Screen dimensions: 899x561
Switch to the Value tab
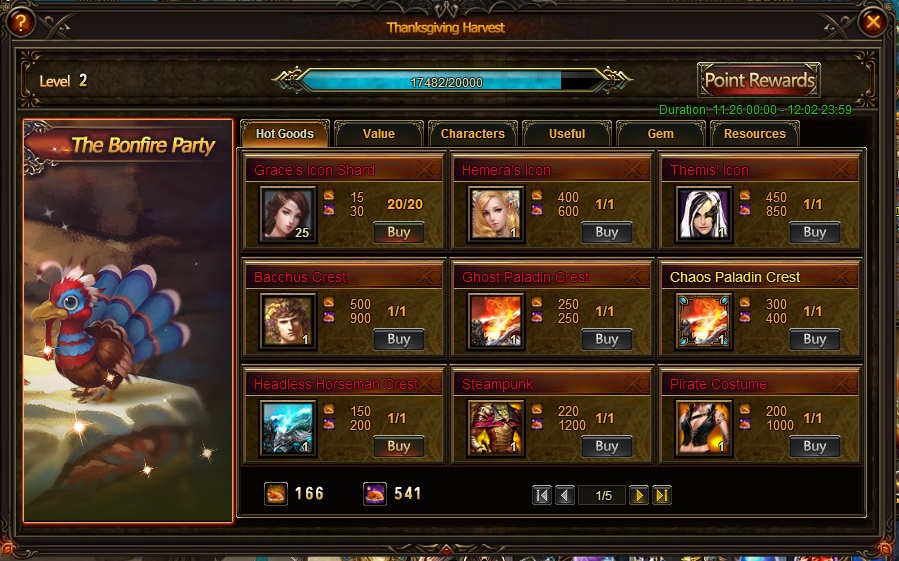378,134
